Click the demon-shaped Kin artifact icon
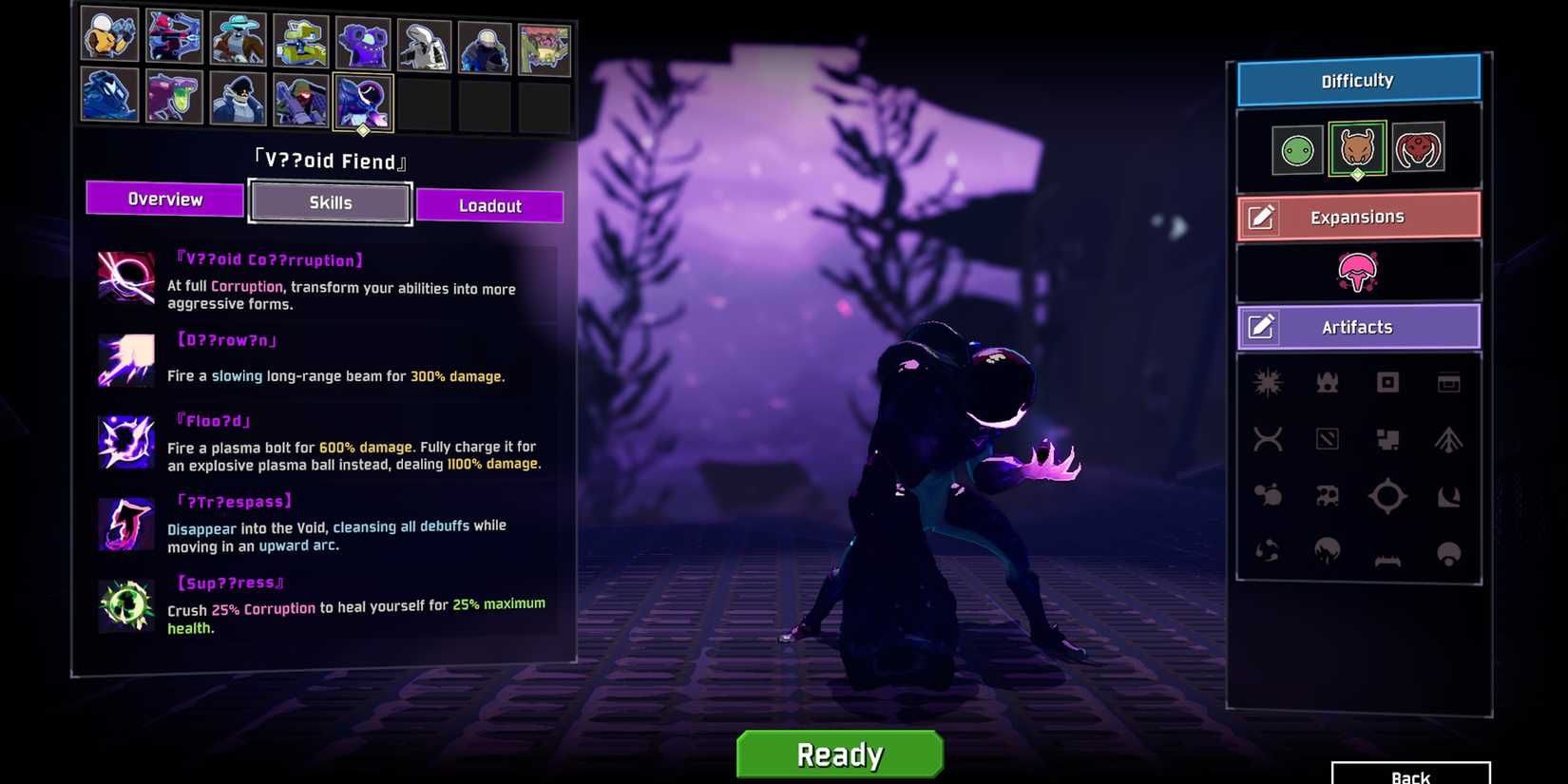 1328,382
